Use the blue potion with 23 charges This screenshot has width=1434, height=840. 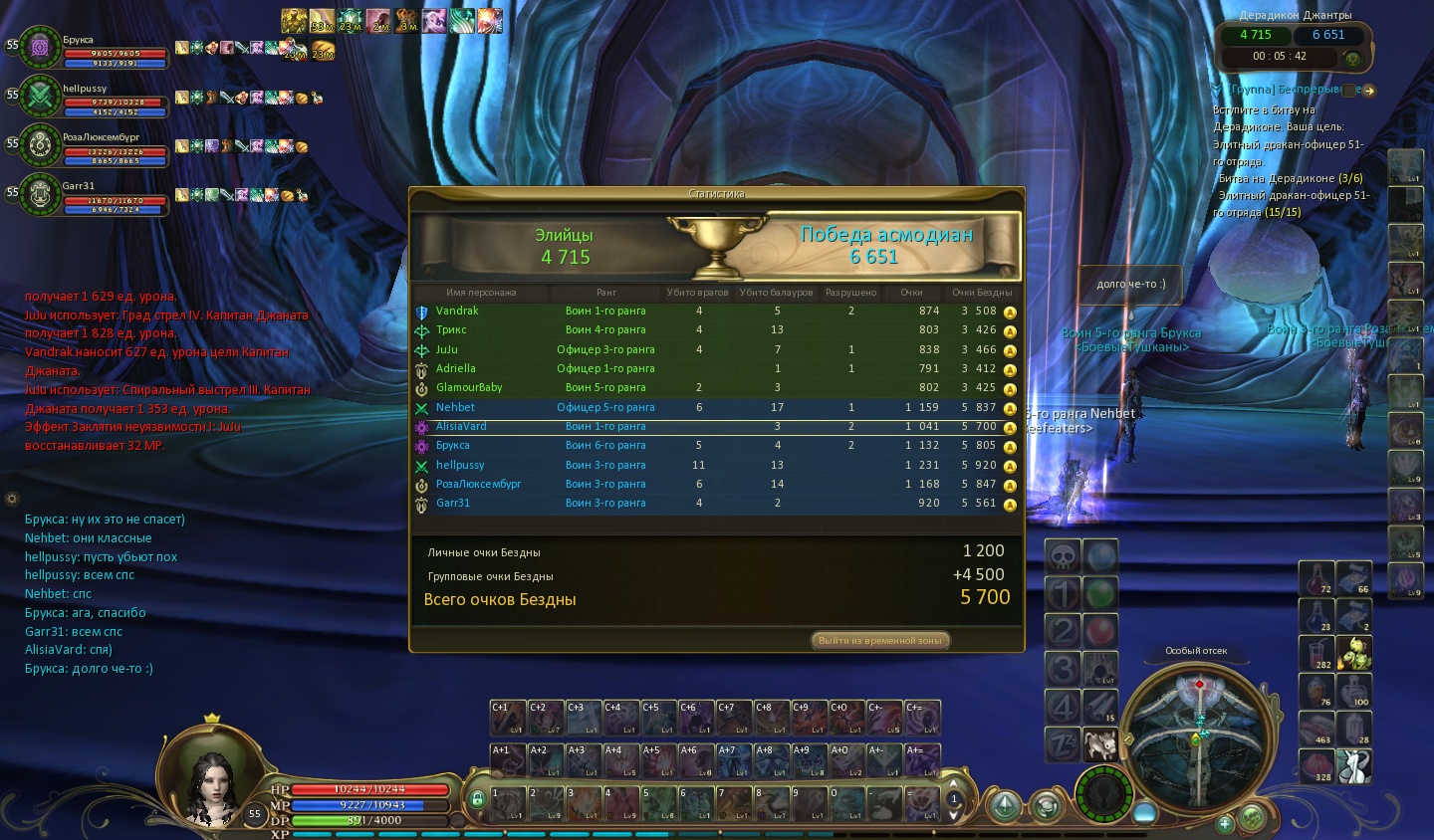tap(1317, 616)
